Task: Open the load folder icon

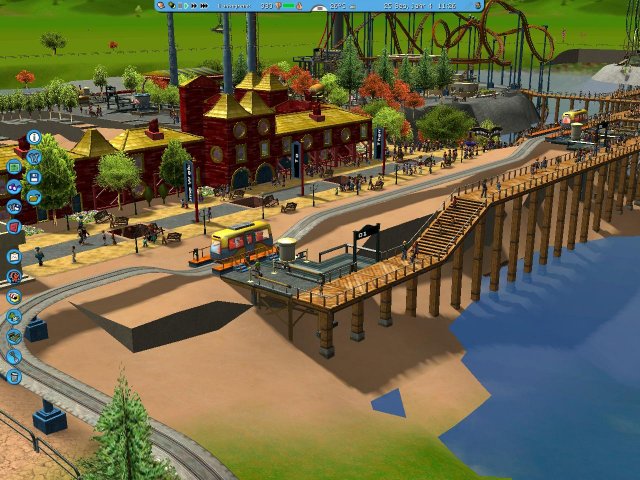Action: click(33, 197)
